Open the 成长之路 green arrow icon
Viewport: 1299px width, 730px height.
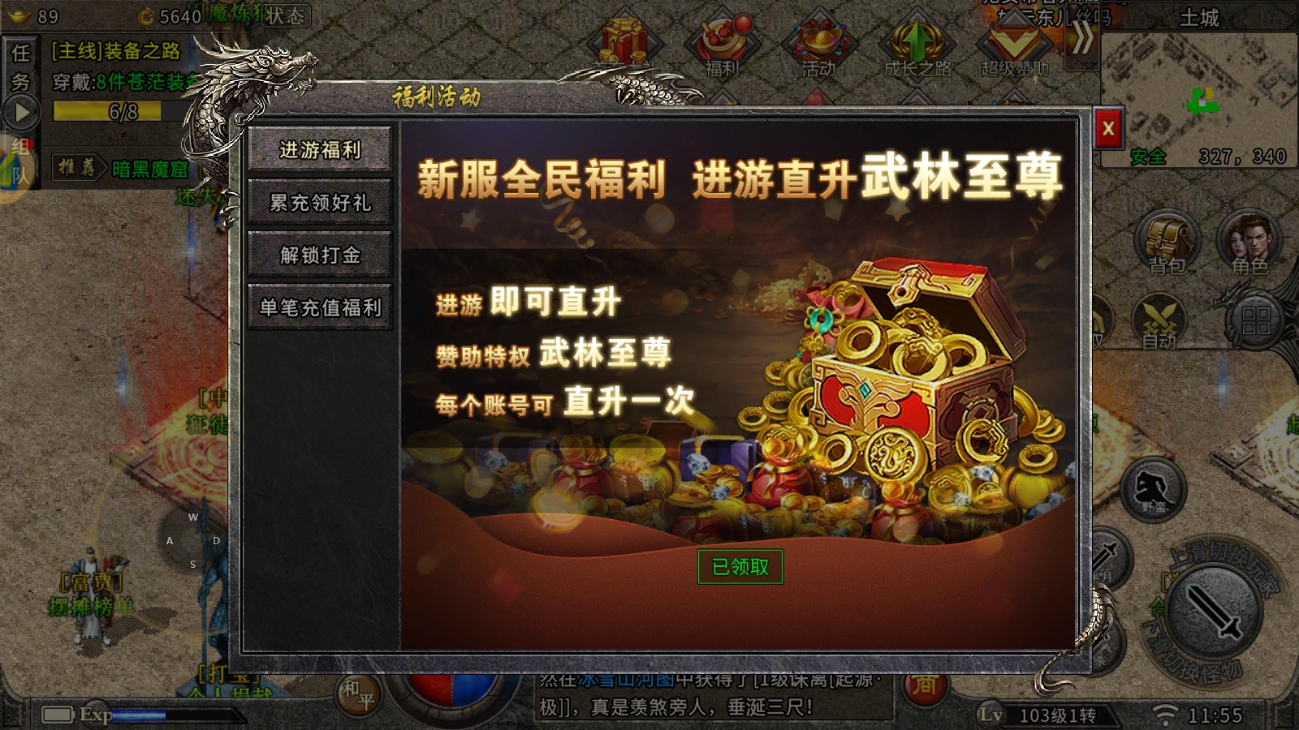917,45
